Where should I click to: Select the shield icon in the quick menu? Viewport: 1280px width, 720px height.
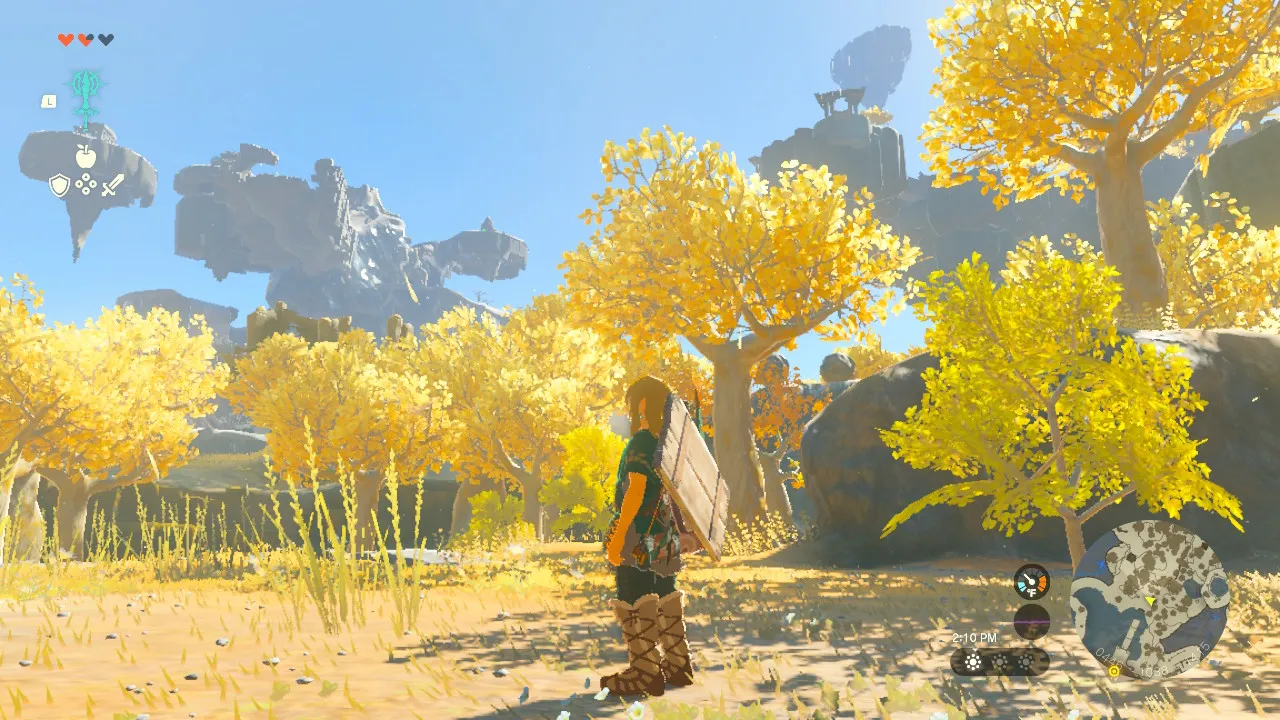pos(59,184)
